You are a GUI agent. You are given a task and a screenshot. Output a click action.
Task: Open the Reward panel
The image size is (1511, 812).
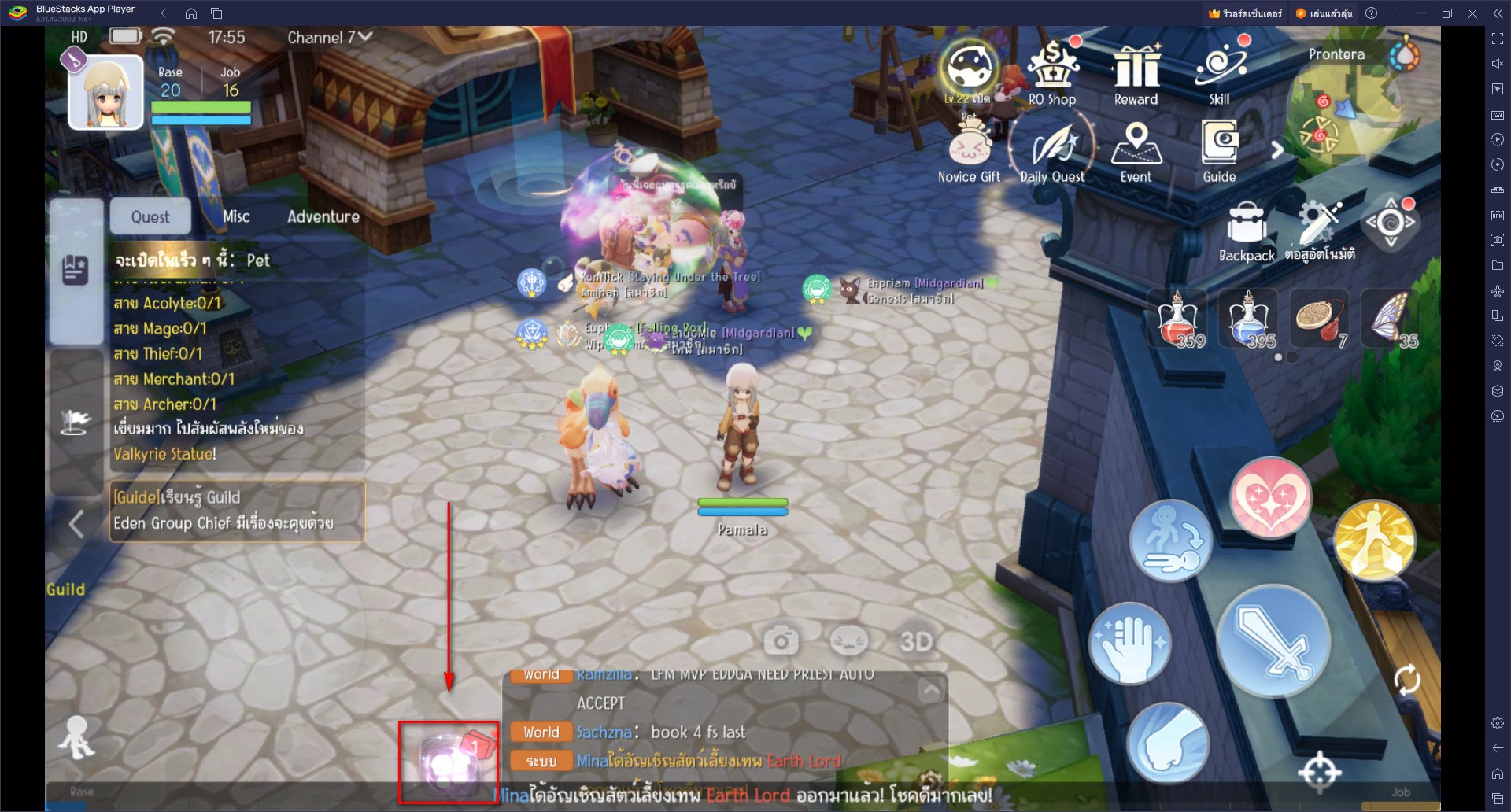tap(1136, 71)
